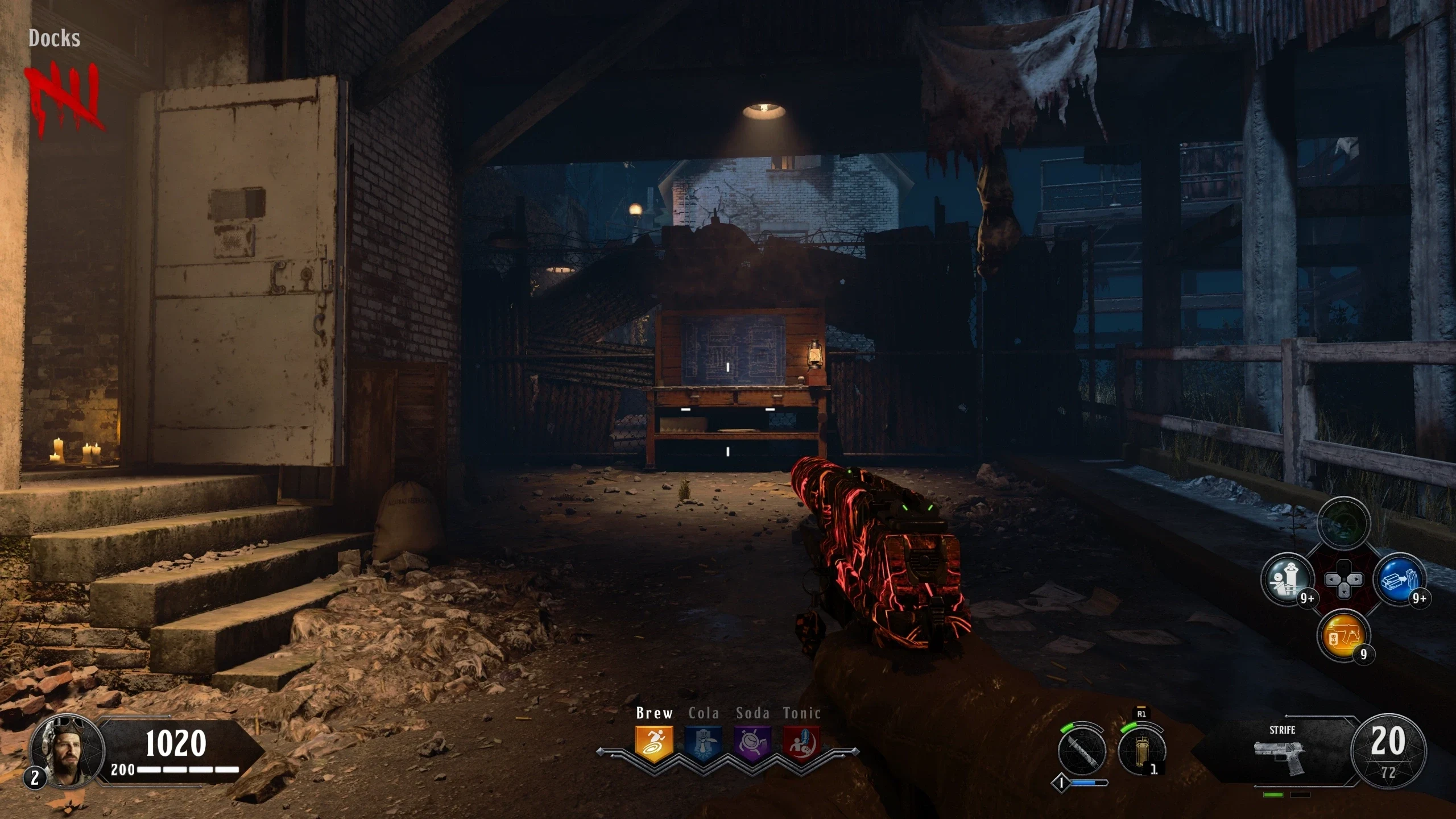
Task: Select the special weapon blade icon
Action: 1082,751
